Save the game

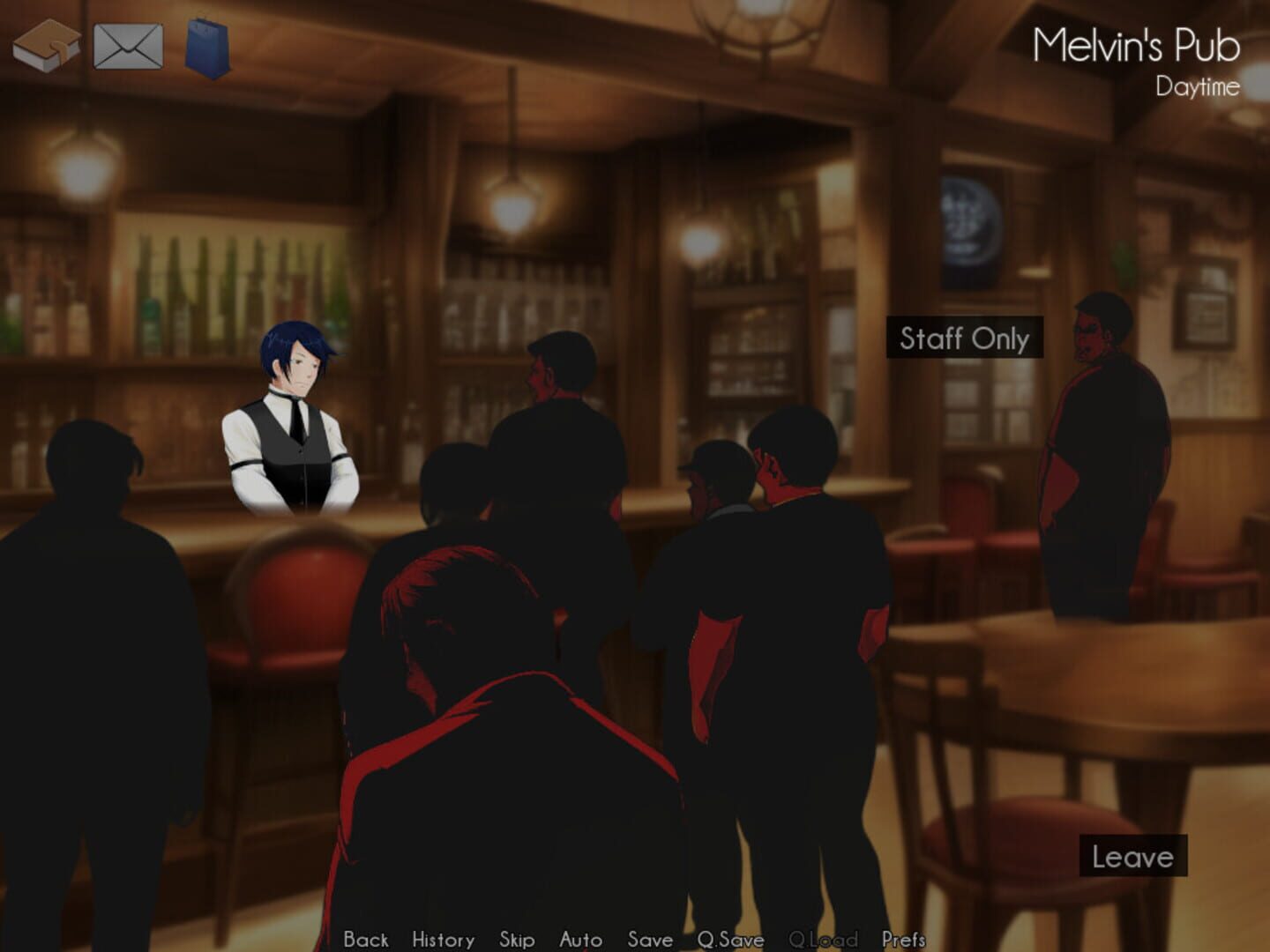650,940
